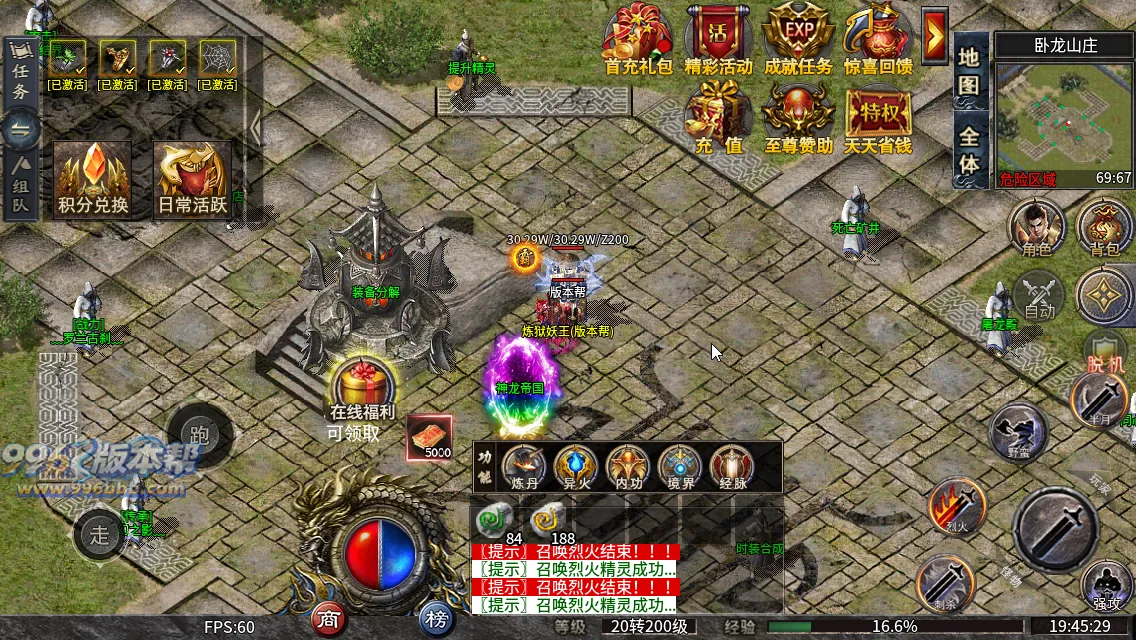Screen dimensions: 1136x640
Task: Collapse the top icon row with the yellow arrow
Action: [935, 36]
